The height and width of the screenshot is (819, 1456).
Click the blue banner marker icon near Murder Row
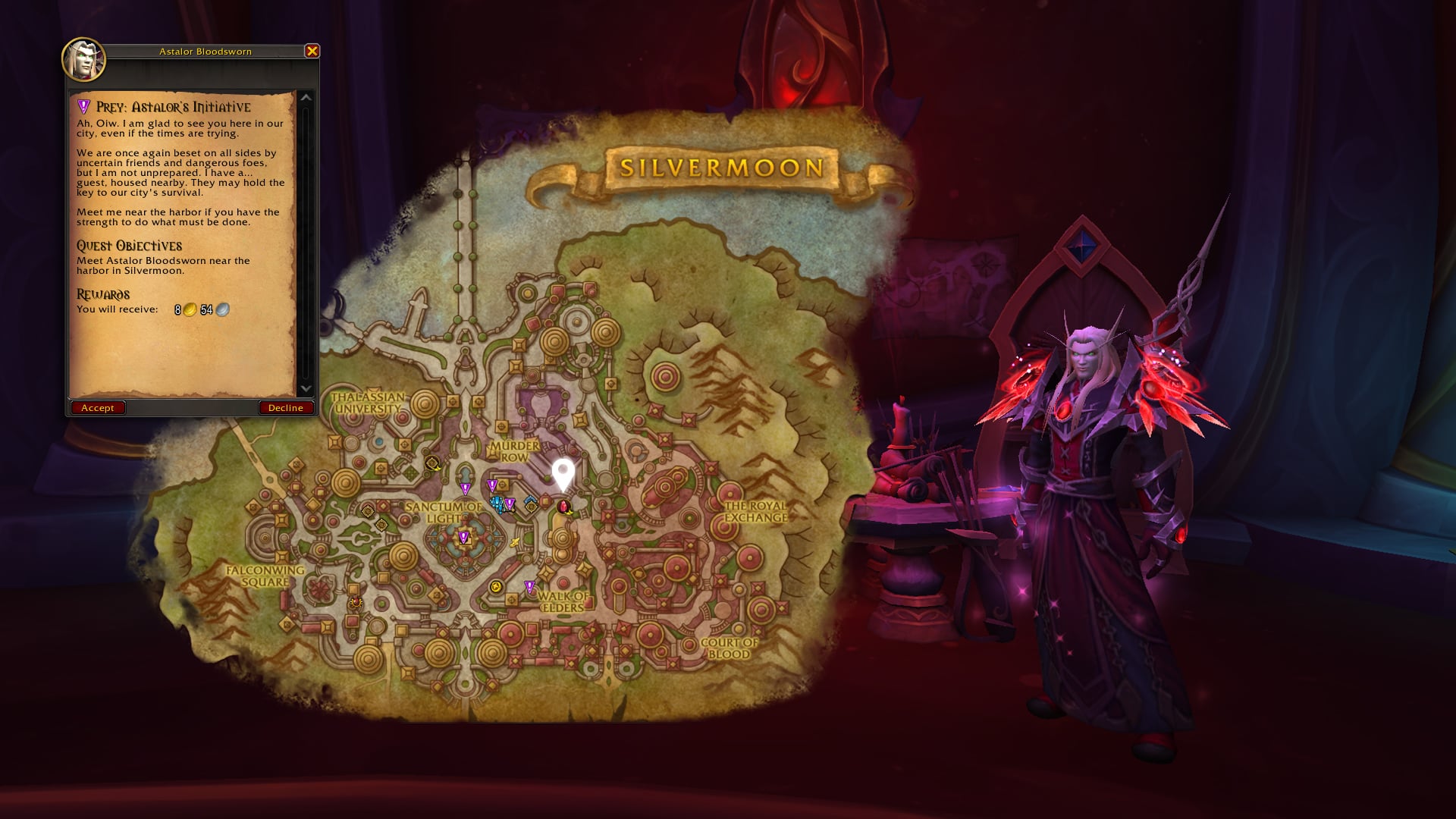(530, 501)
